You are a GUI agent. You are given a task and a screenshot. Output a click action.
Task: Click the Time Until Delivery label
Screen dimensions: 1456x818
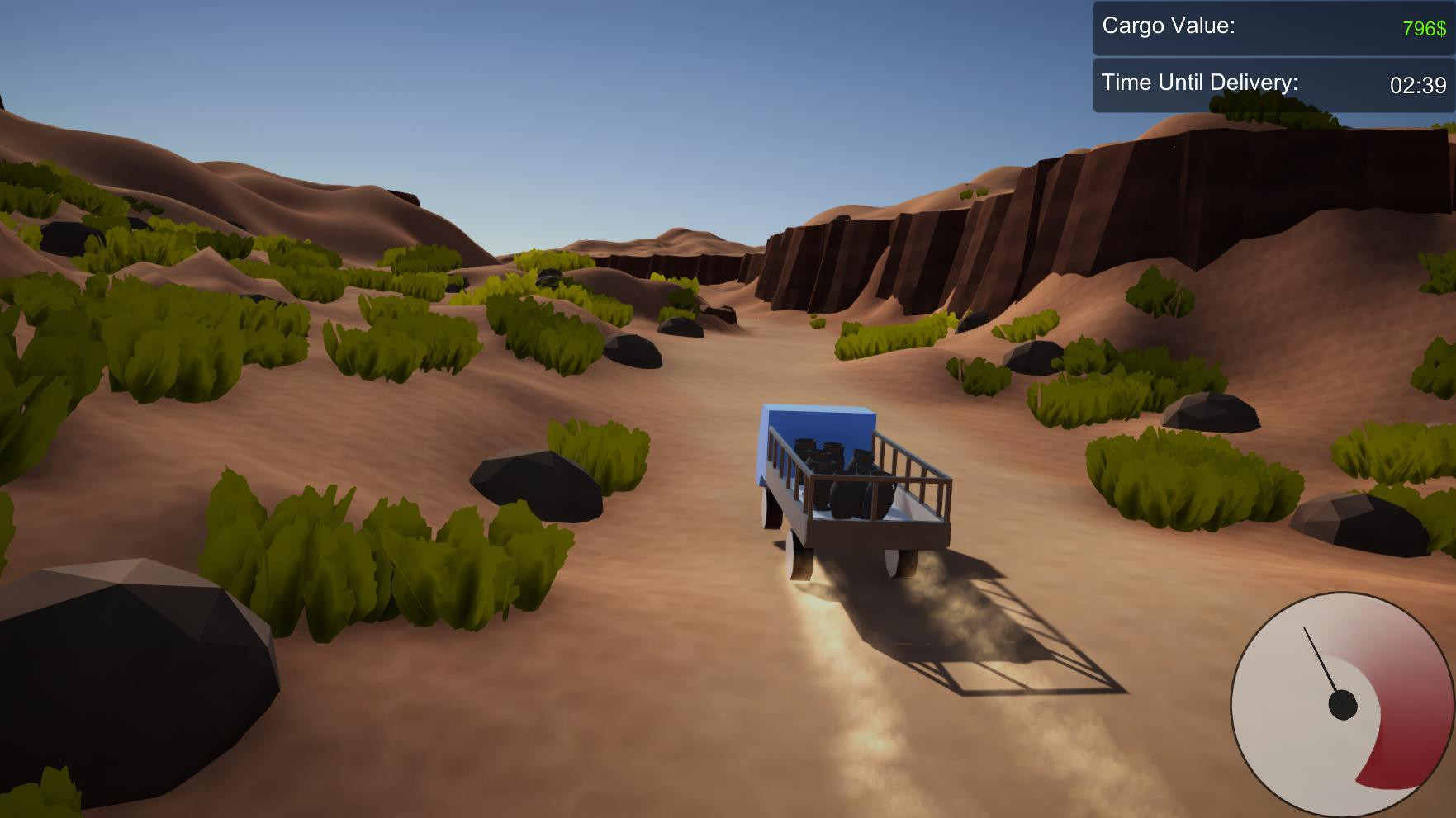click(1199, 83)
